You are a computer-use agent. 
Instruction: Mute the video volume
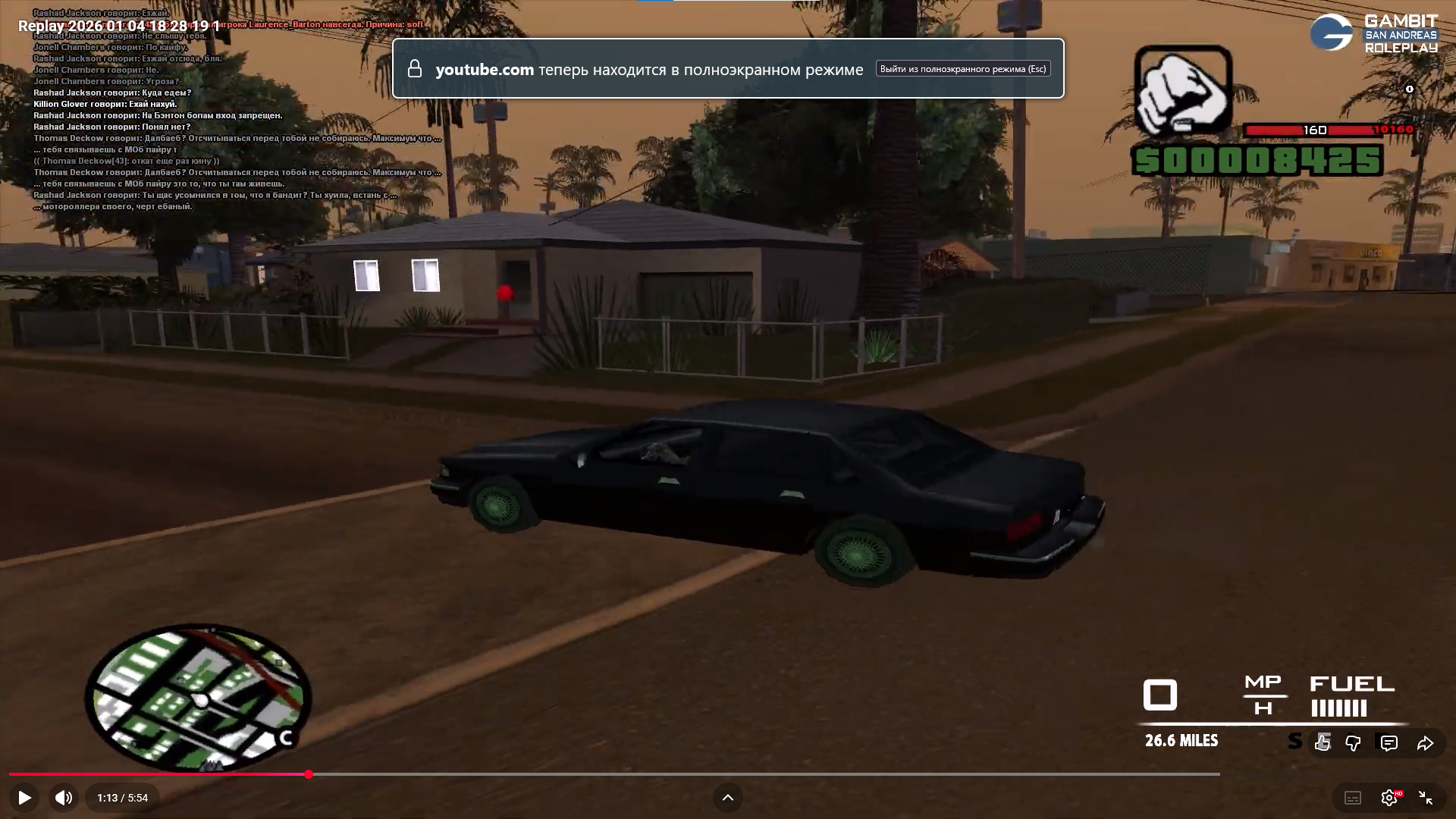[x=64, y=798]
